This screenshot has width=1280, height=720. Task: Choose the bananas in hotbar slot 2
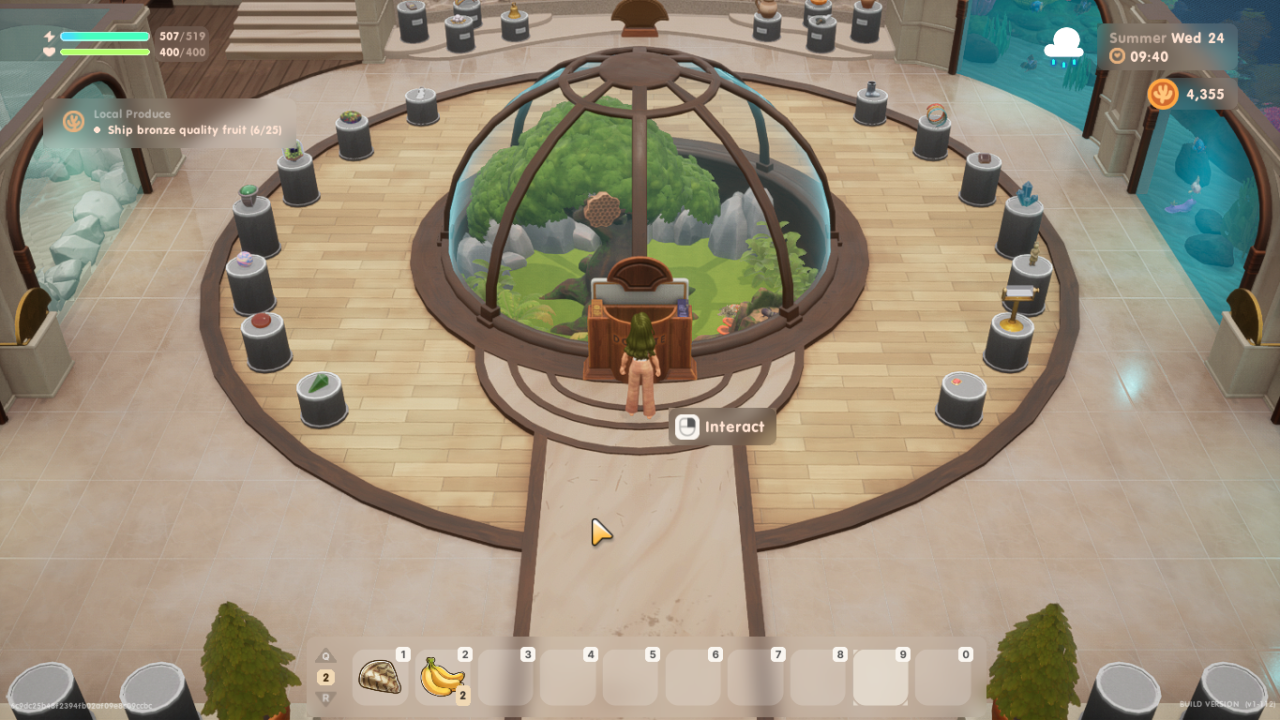click(x=442, y=677)
